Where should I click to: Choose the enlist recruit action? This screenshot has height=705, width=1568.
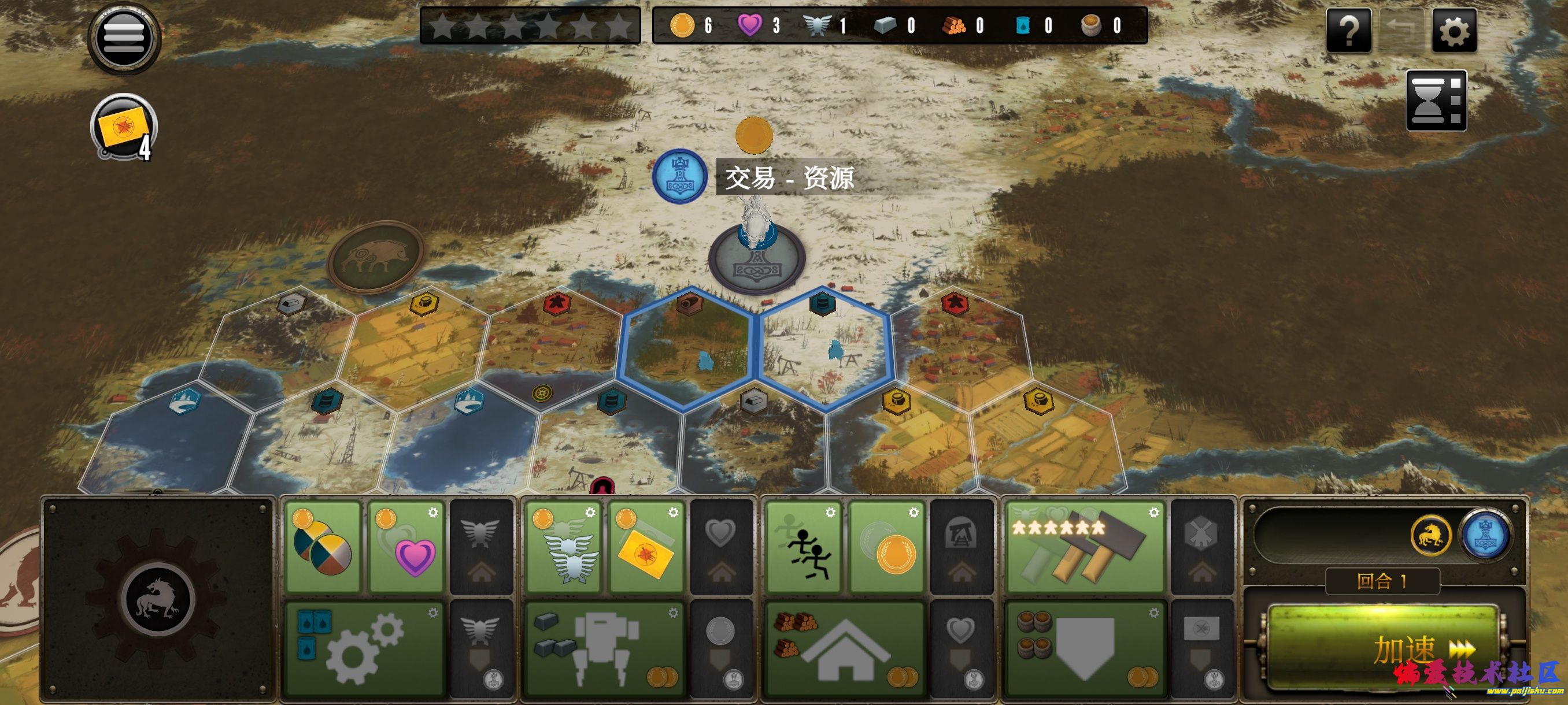pyautogui.click(x=1085, y=648)
